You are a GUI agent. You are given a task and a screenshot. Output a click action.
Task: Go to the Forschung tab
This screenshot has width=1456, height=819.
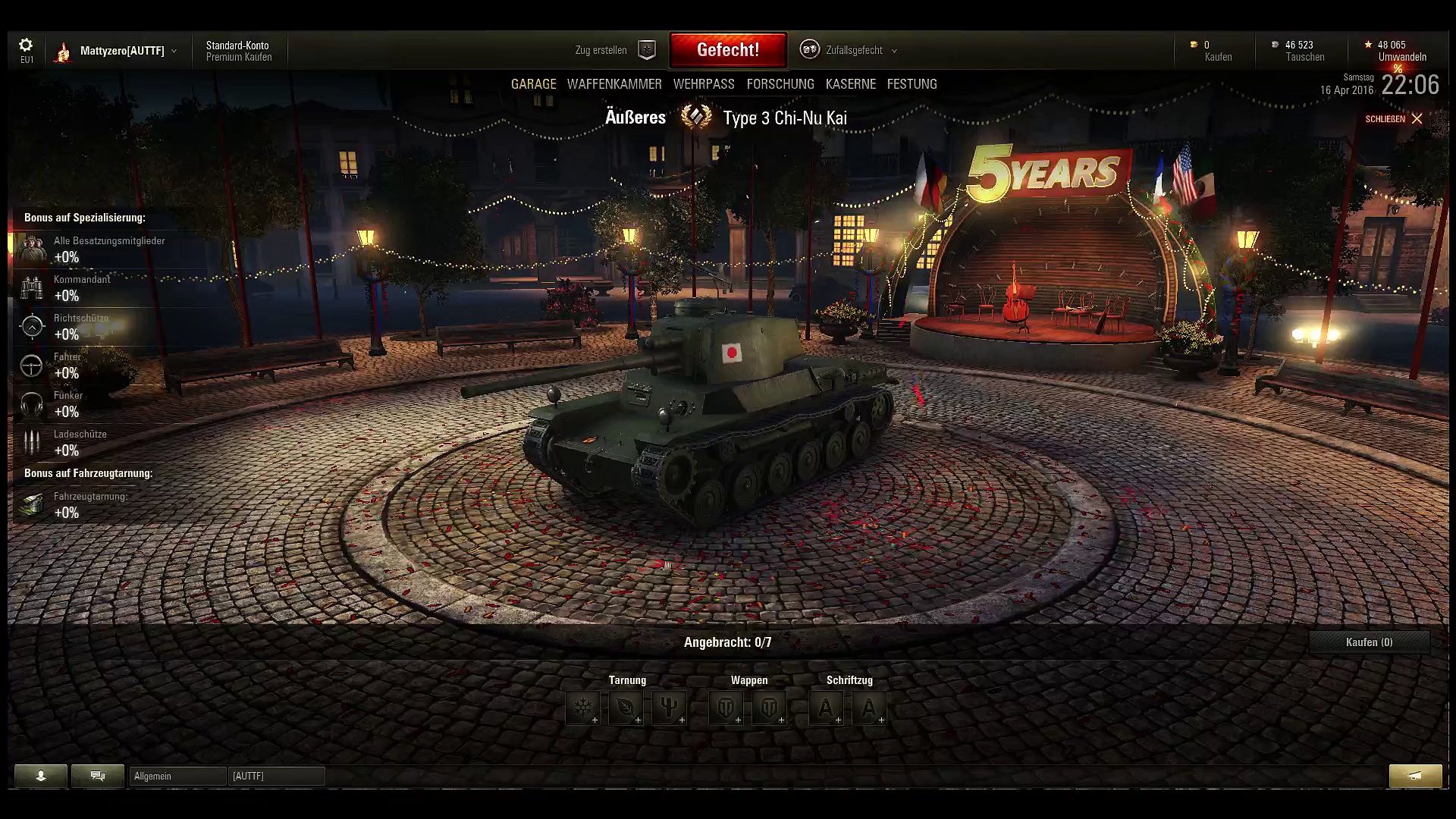coord(780,84)
